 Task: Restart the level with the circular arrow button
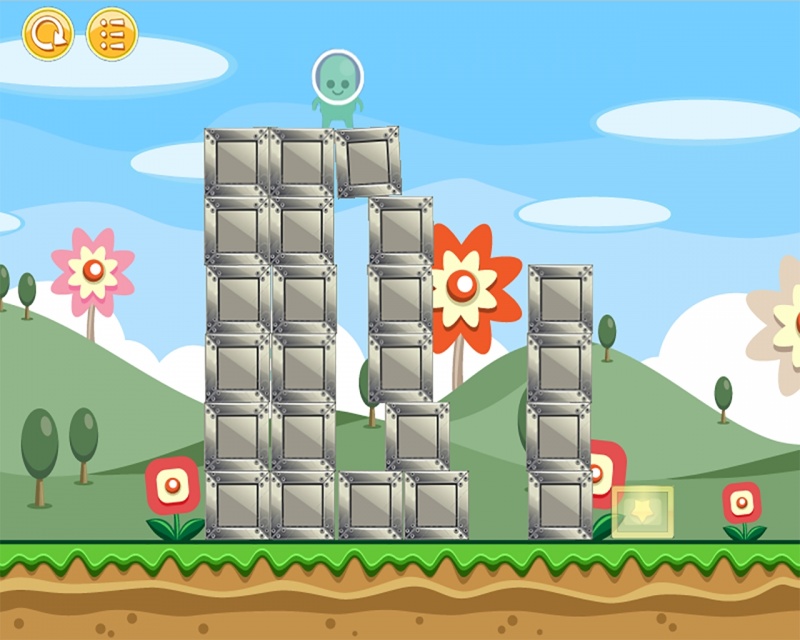coord(48,35)
